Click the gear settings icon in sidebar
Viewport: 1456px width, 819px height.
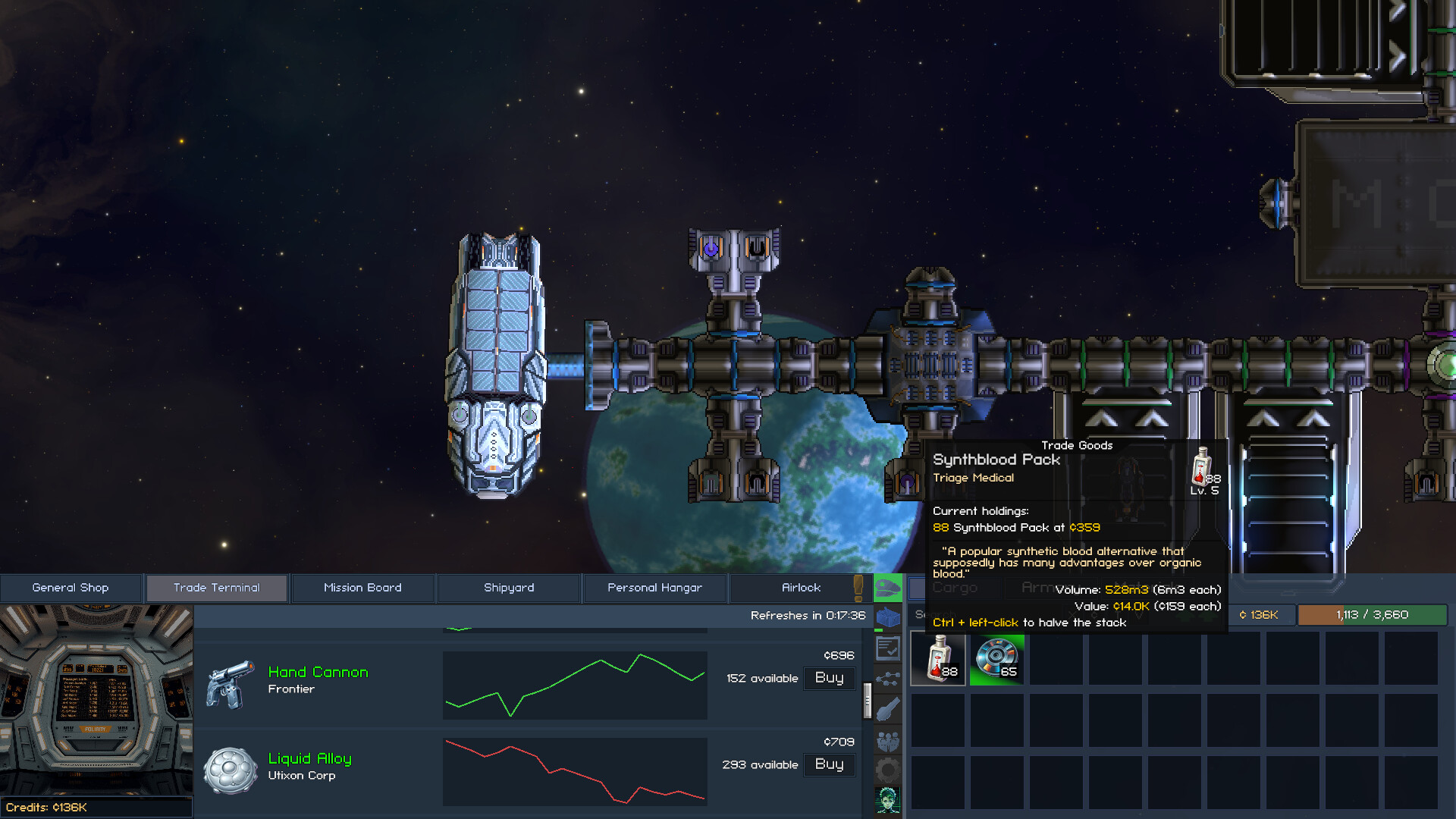[887, 766]
